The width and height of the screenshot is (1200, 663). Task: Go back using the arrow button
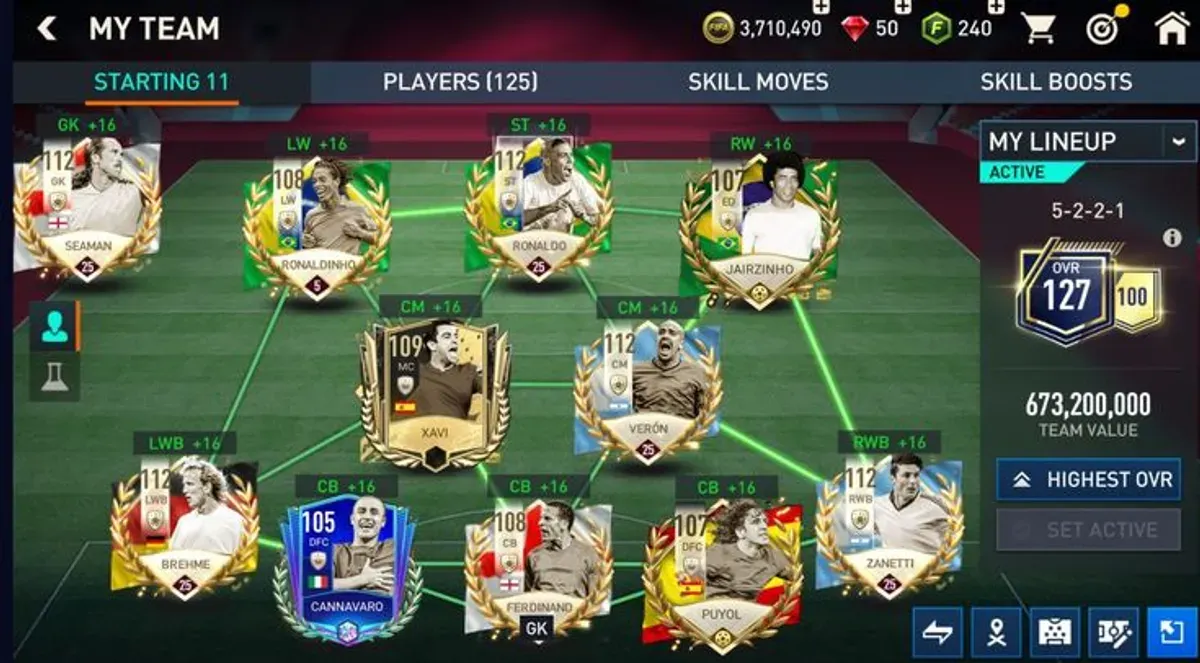tap(46, 29)
